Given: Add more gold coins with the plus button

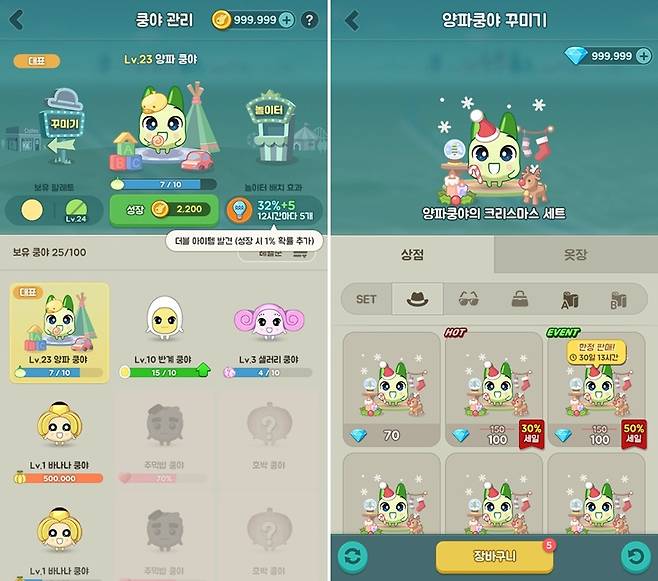Looking at the screenshot, I should pos(286,20).
